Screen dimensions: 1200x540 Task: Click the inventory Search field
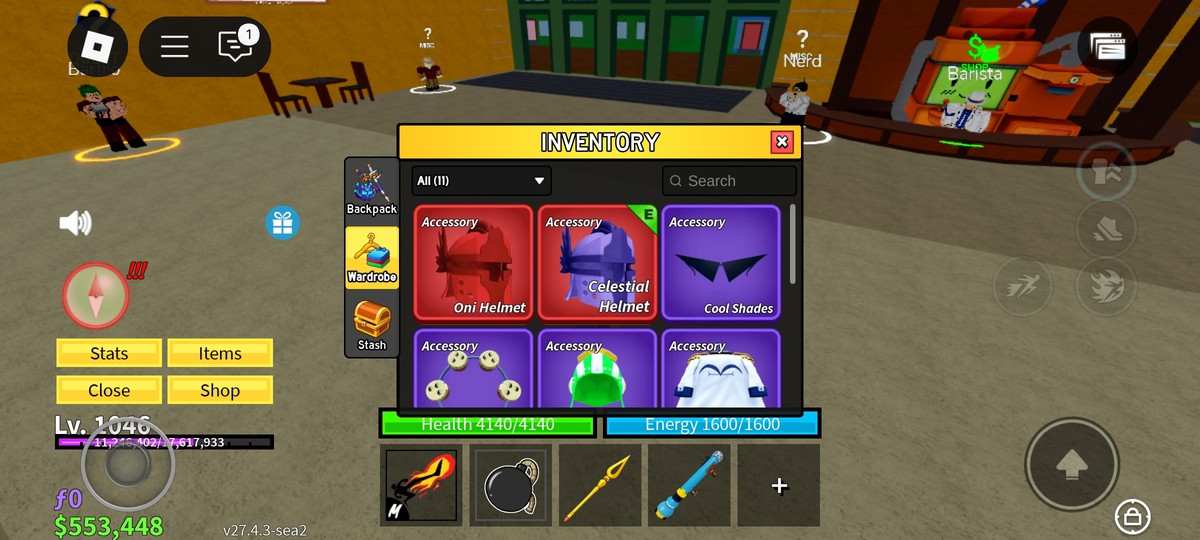(729, 181)
